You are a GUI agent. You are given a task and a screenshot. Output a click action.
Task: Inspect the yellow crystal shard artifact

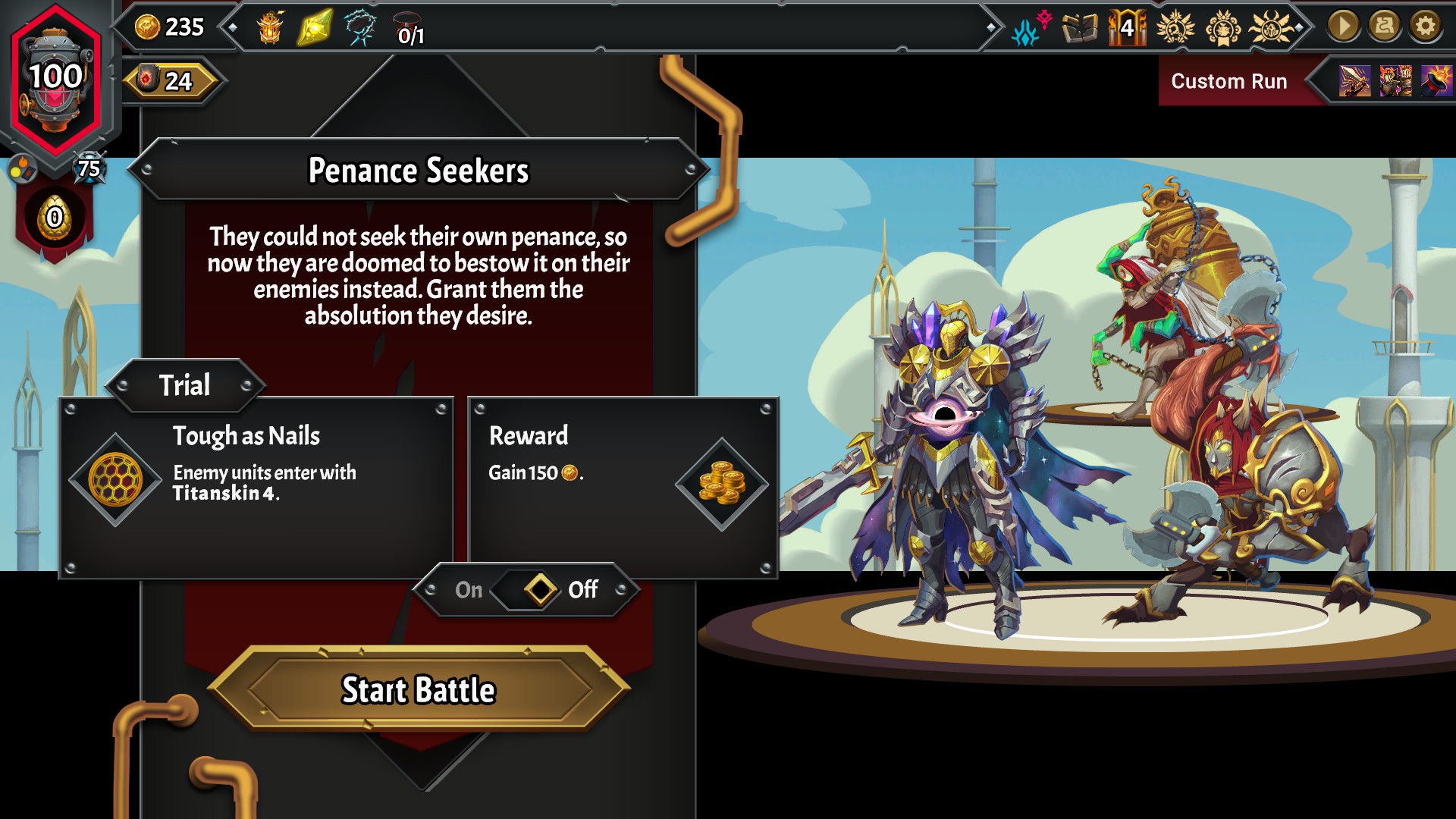click(315, 28)
